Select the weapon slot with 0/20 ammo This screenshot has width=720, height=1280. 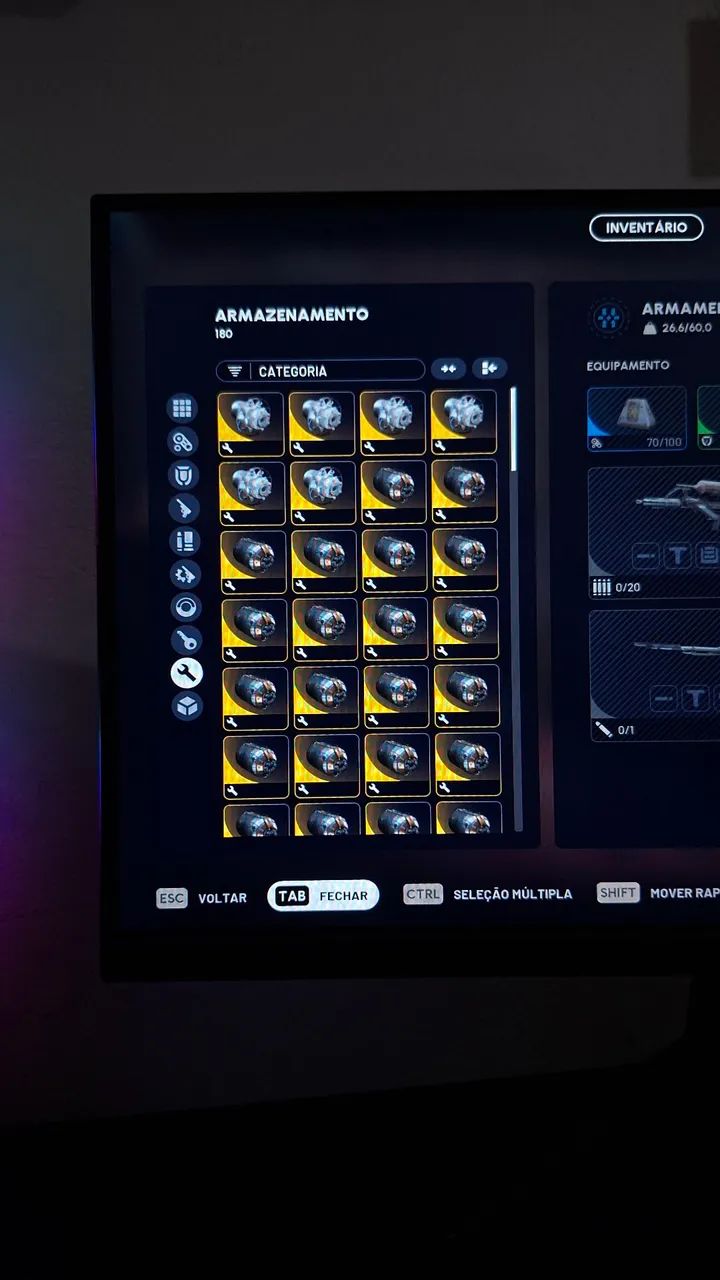coord(655,532)
